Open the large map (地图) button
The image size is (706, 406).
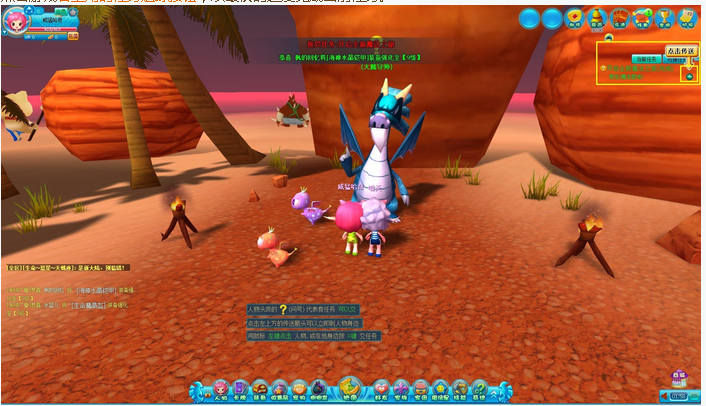tap(349, 388)
